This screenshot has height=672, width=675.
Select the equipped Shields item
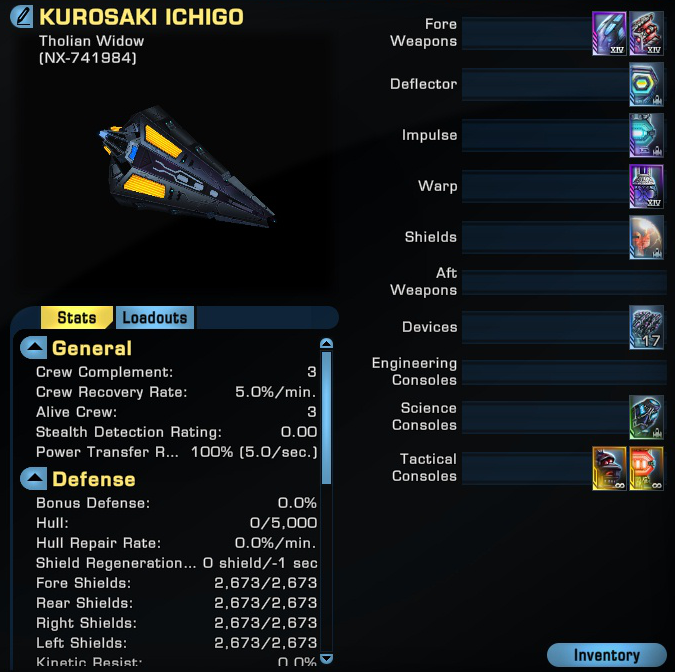[647, 238]
